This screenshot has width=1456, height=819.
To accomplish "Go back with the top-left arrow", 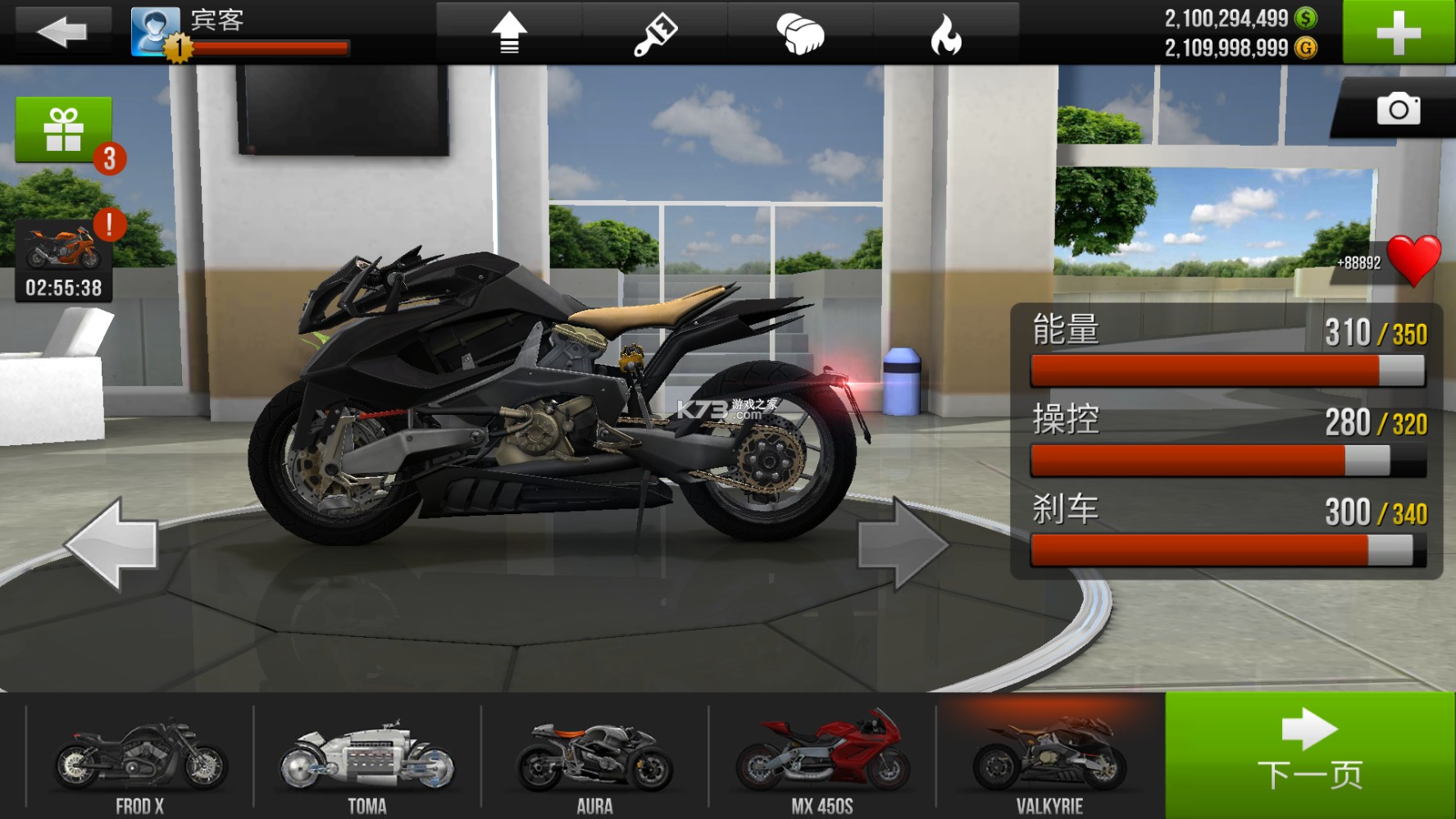I will pos(62,33).
